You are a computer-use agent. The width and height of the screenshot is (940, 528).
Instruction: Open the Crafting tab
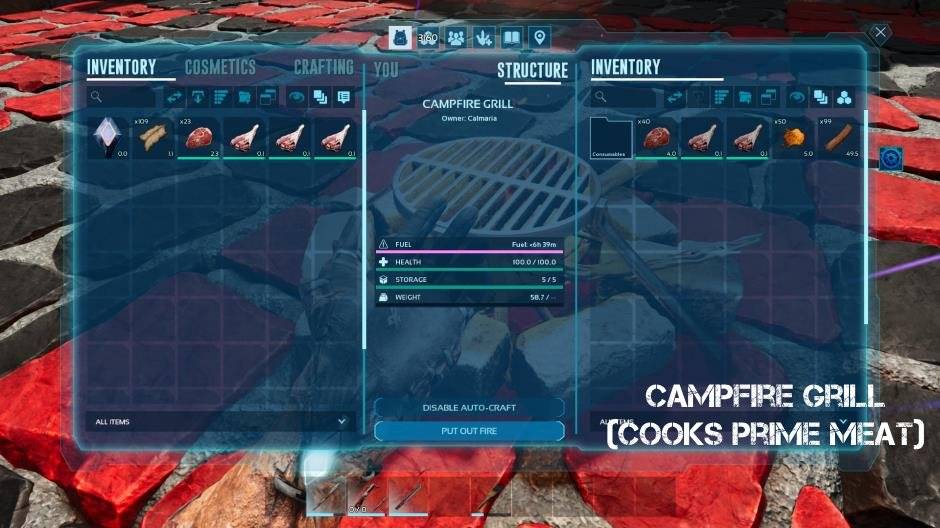pyautogui.click(x=323, y=67)
